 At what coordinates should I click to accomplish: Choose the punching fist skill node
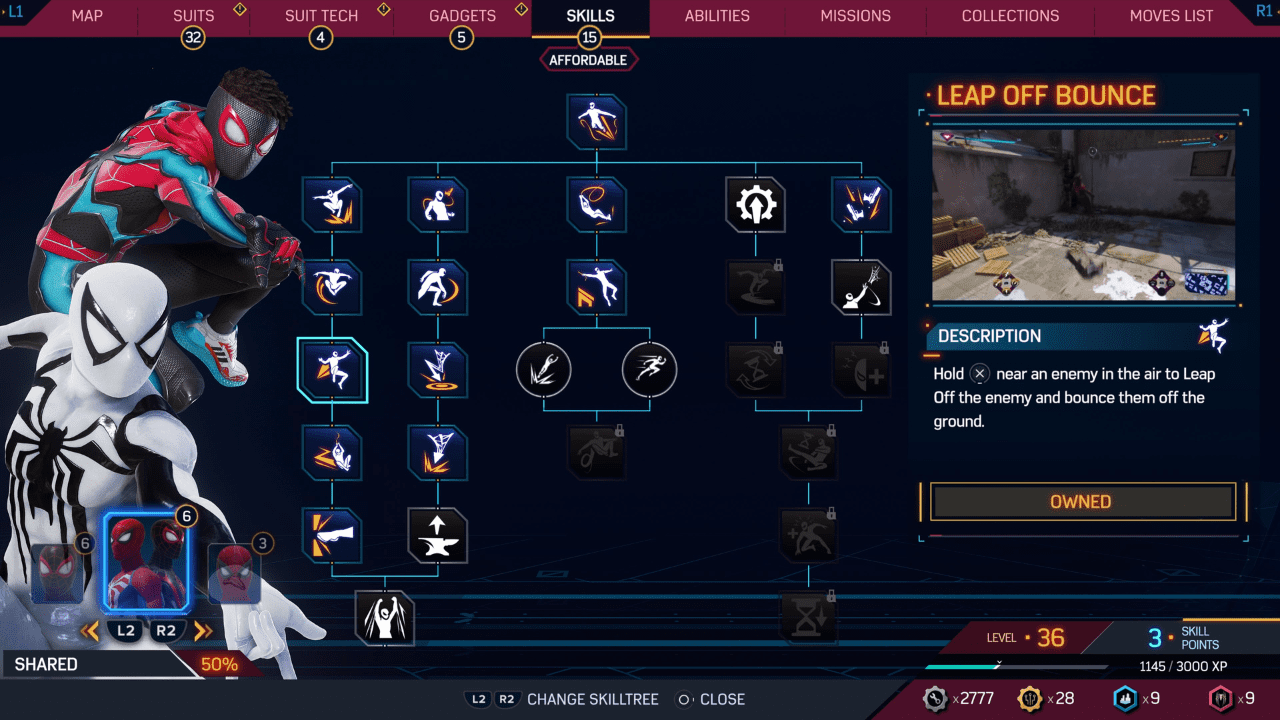pyautogui.click(x=332, y=535)
